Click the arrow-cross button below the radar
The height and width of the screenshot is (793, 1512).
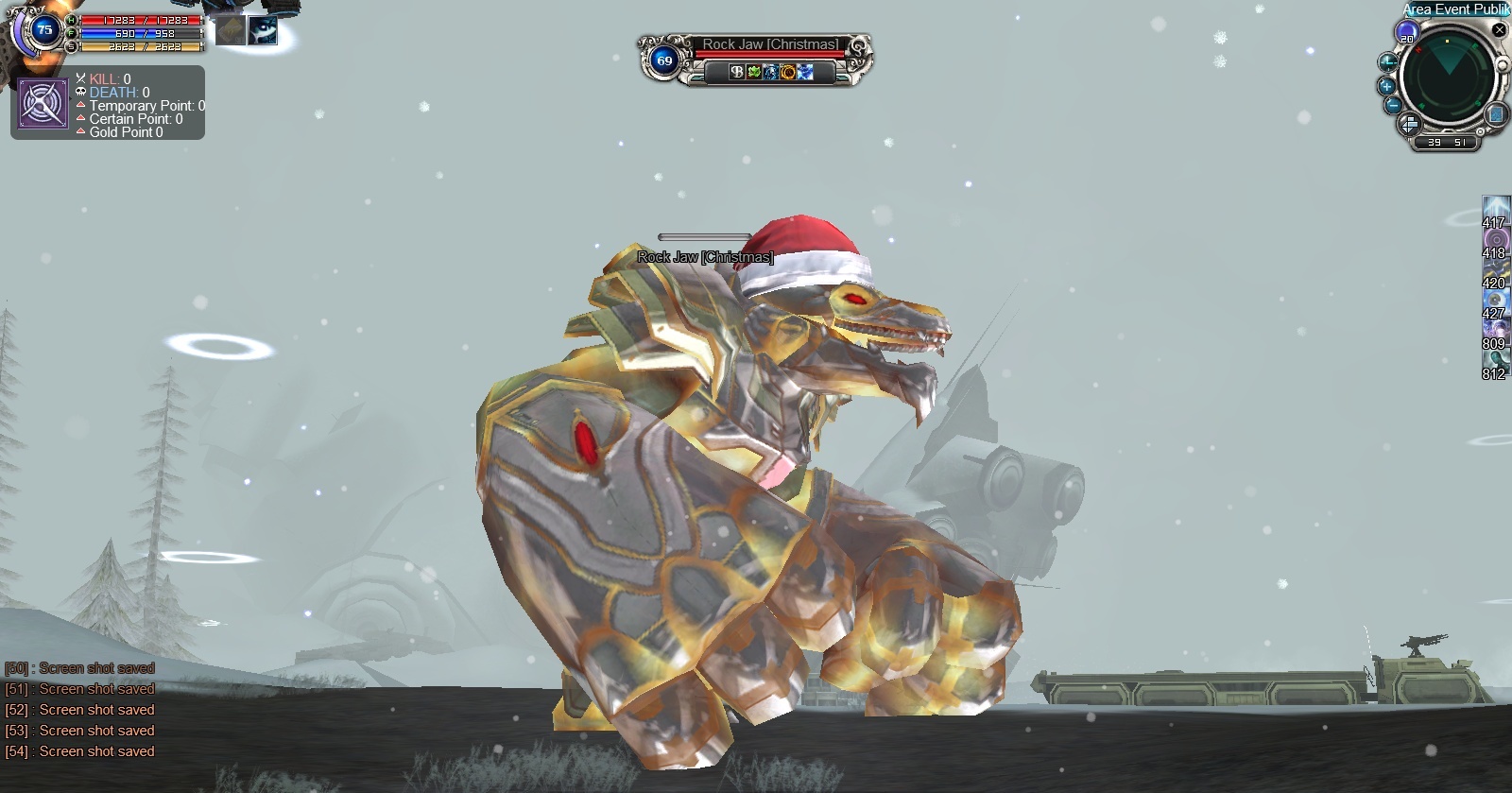tap(1408, 125)
